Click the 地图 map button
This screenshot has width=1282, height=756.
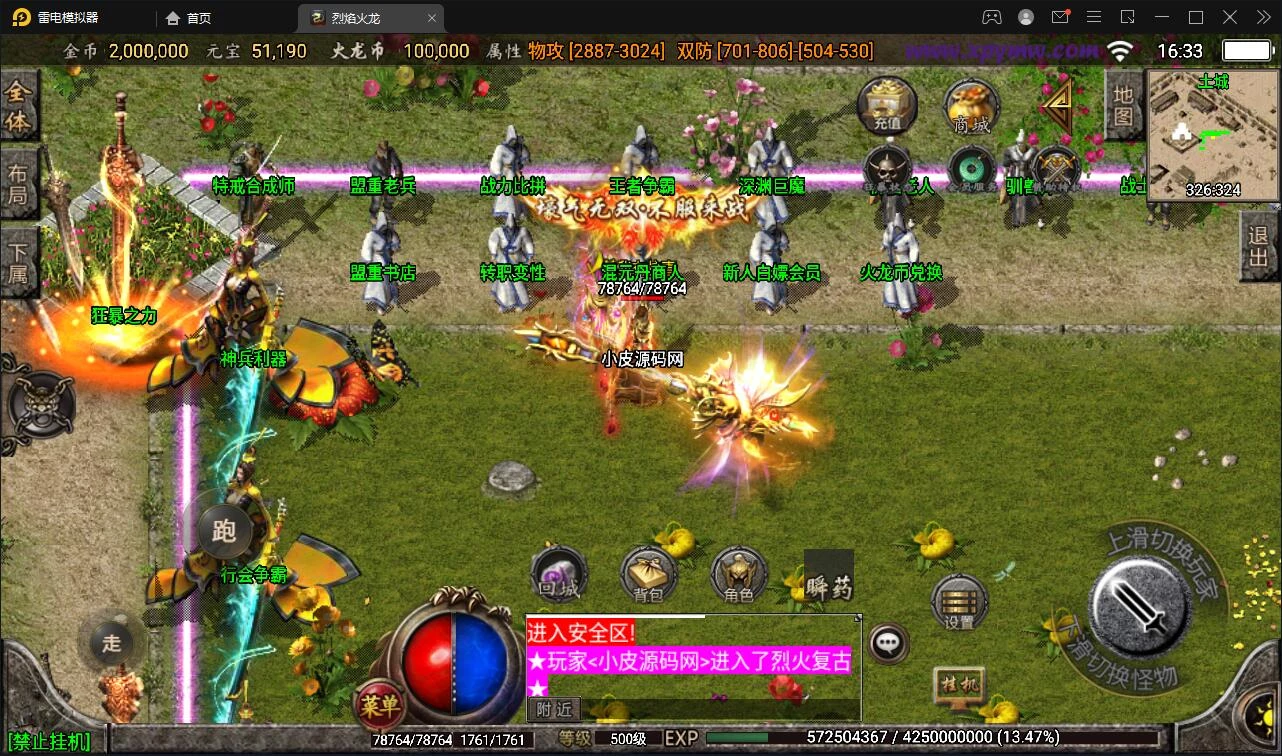point(1123,106)
